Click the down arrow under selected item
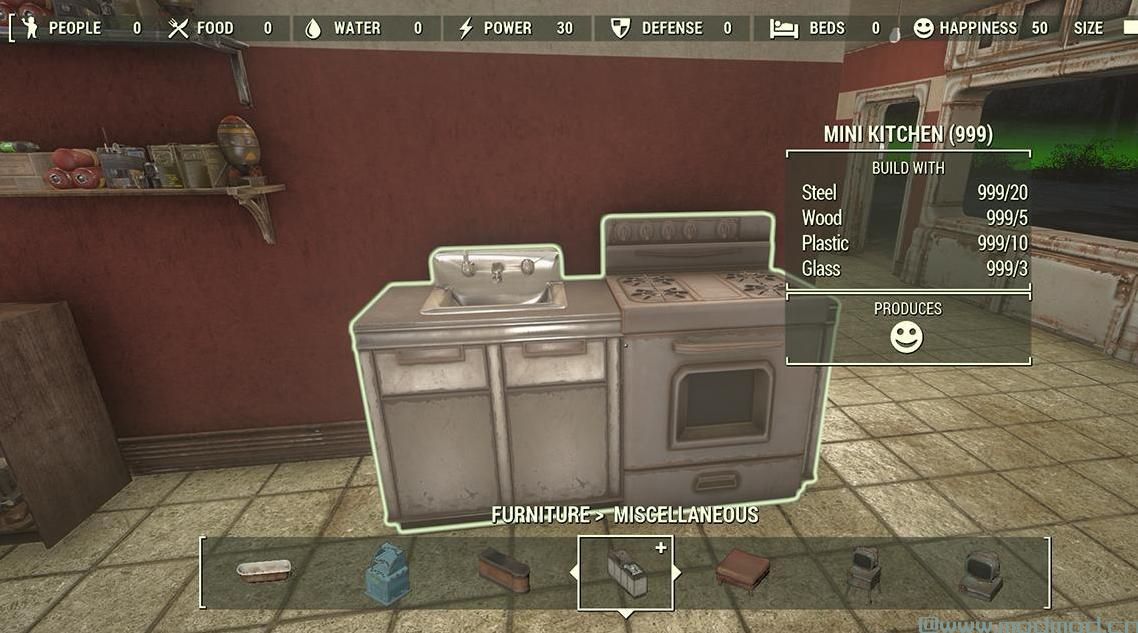1138x633 pixels. [x=626, y=614]
